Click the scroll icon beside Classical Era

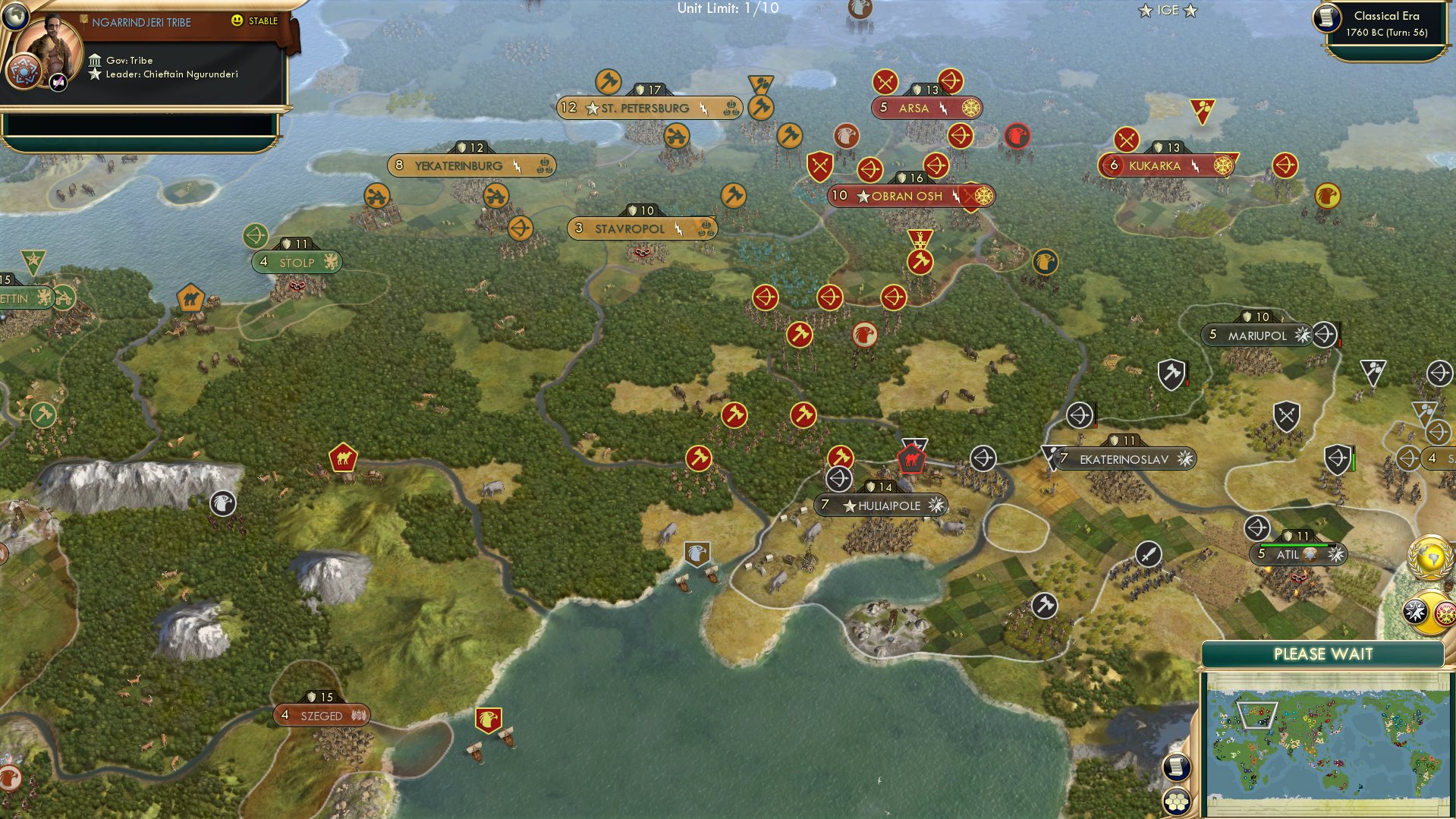pyautogui.click(x=1327, y=17)
